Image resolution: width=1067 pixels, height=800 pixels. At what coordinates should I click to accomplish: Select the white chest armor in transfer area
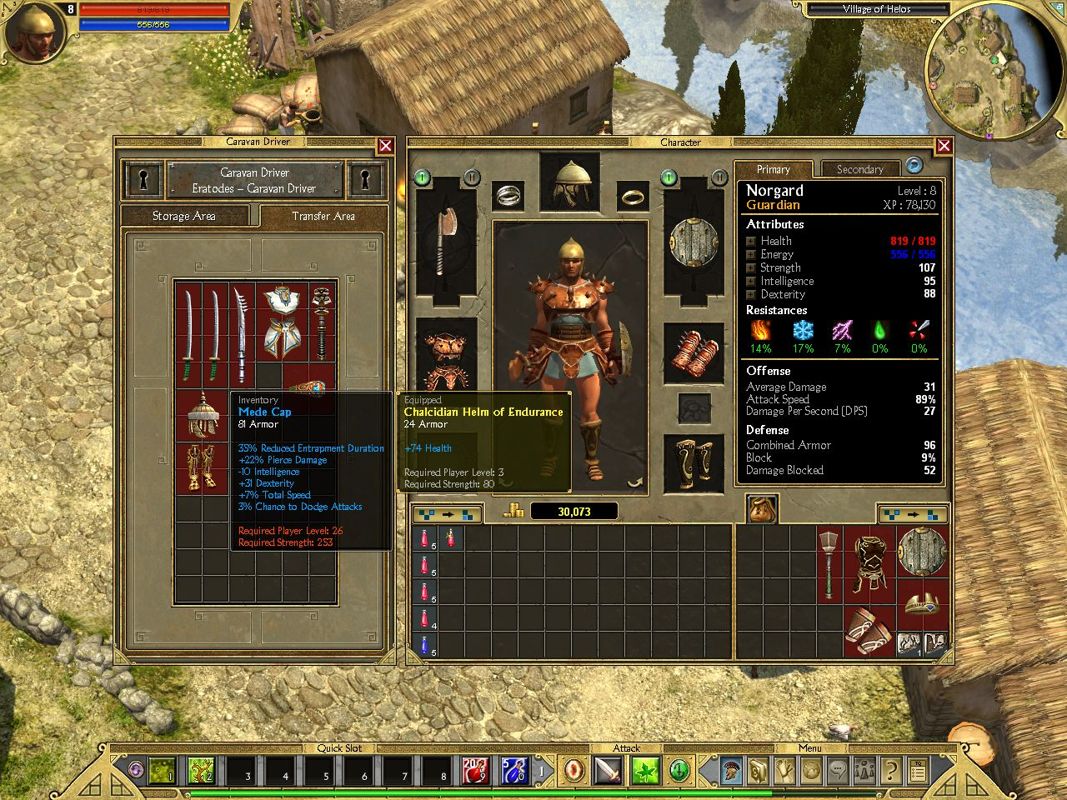click(283, 322)
